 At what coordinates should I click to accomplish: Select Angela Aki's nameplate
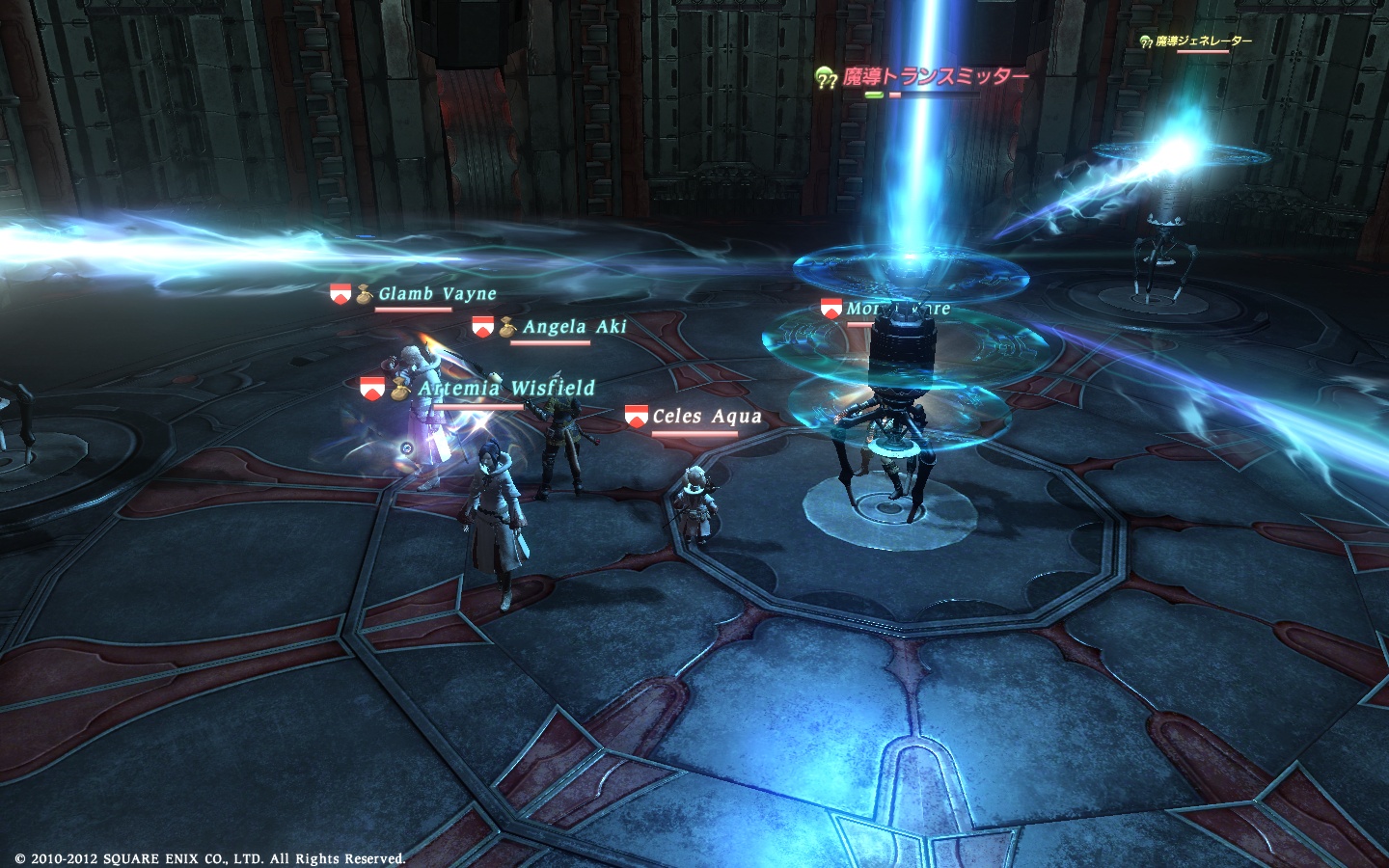pyautogui.click(x=574, y=327)
